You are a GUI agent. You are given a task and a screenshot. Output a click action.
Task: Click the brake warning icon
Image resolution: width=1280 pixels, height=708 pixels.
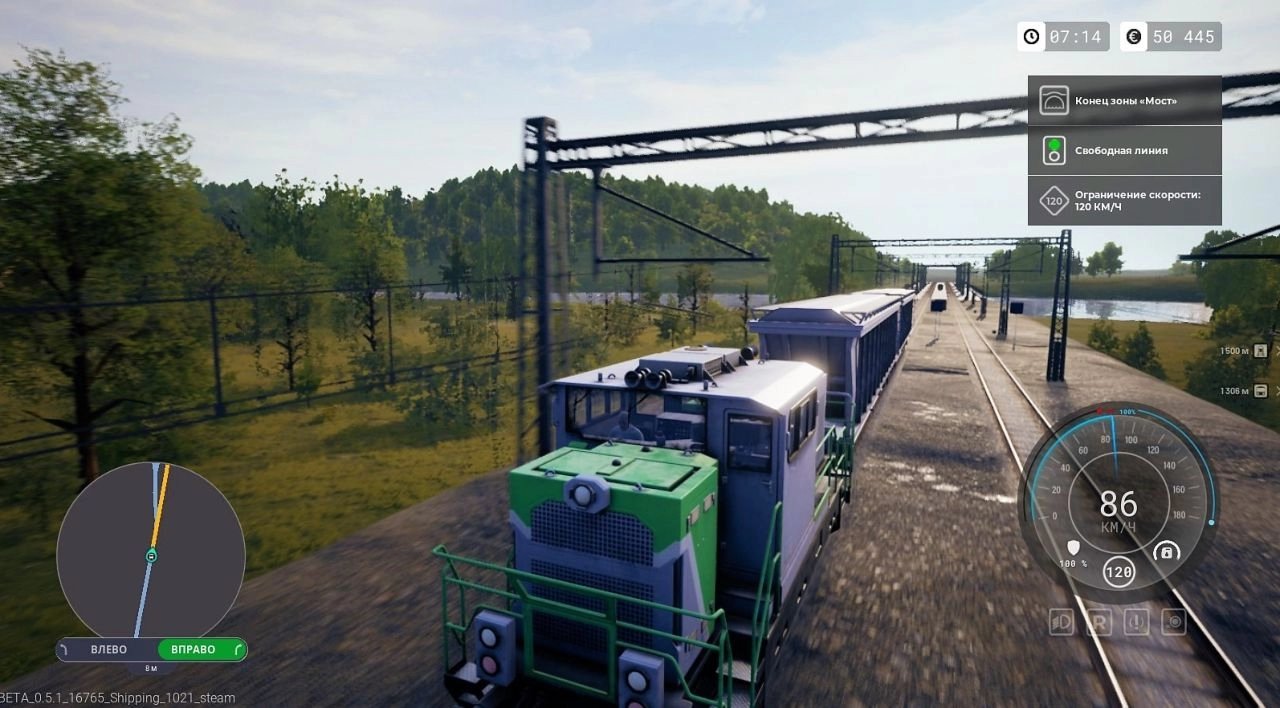tap(1136, 622)
